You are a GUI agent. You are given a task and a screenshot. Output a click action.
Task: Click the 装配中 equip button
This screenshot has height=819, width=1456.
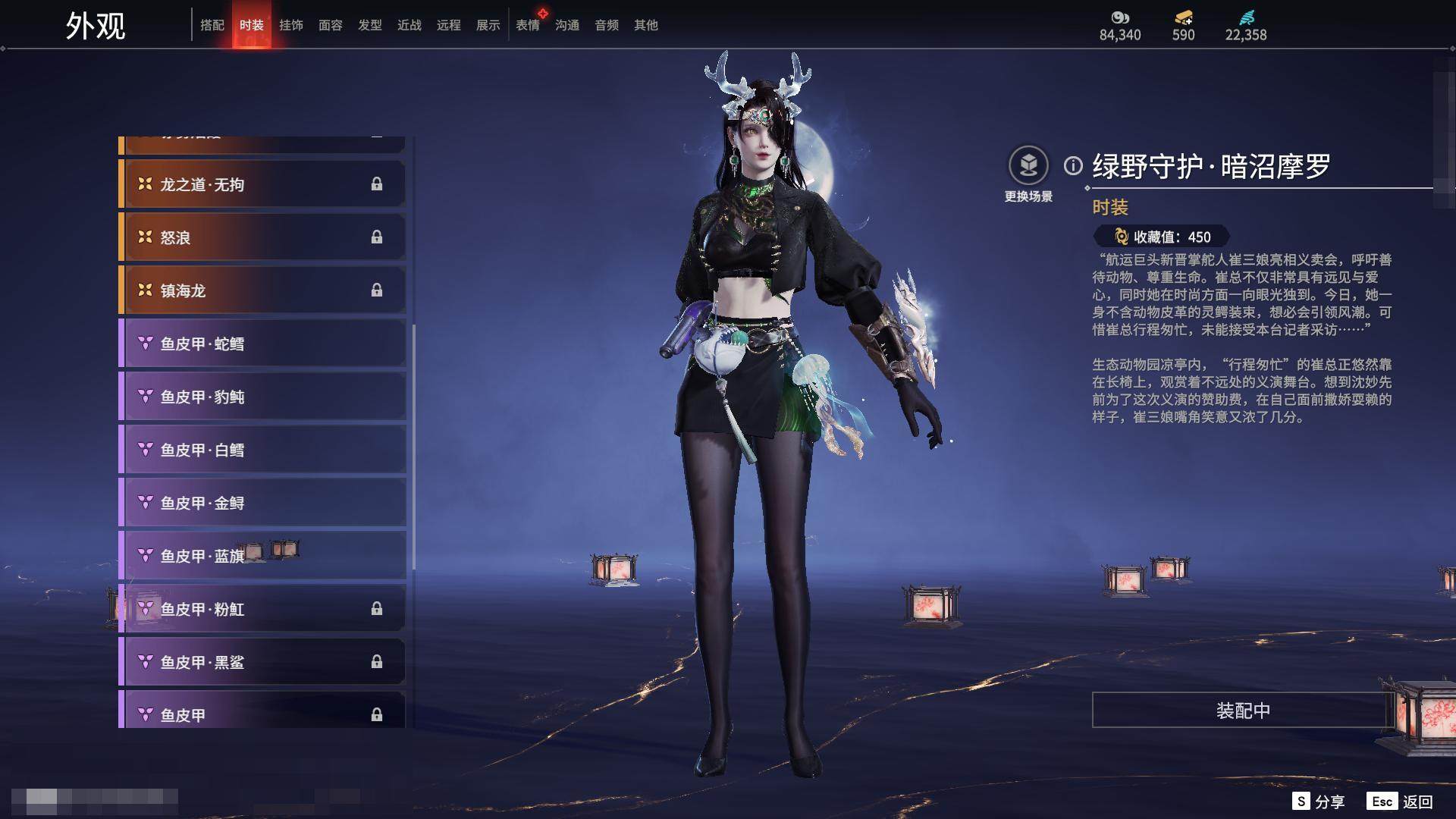click(1243, 711)
